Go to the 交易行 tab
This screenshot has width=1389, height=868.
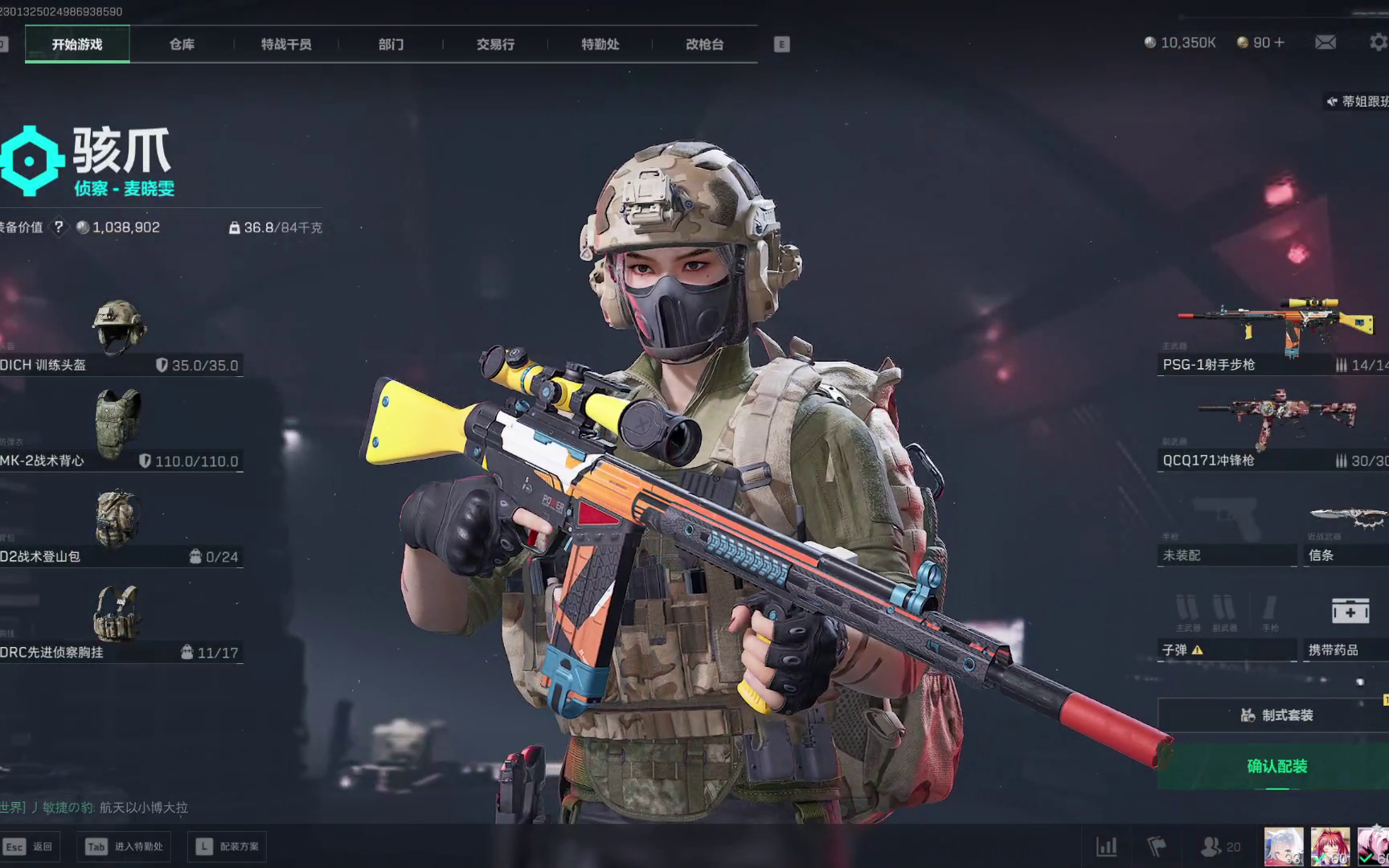[x=495, y=44]
